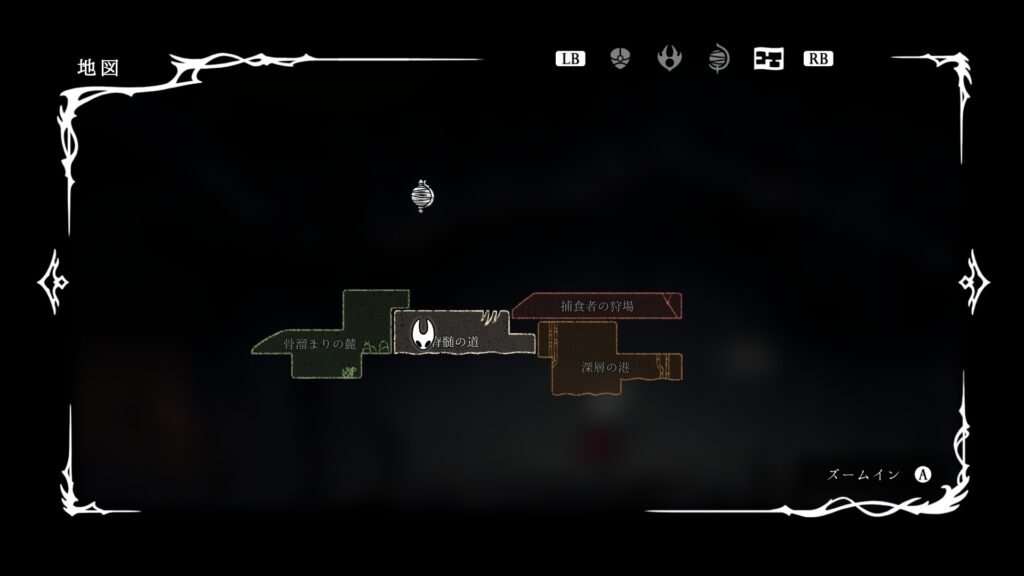
Task: Select the red 捕食者の狩場 map region
Action: click(597, 305)
